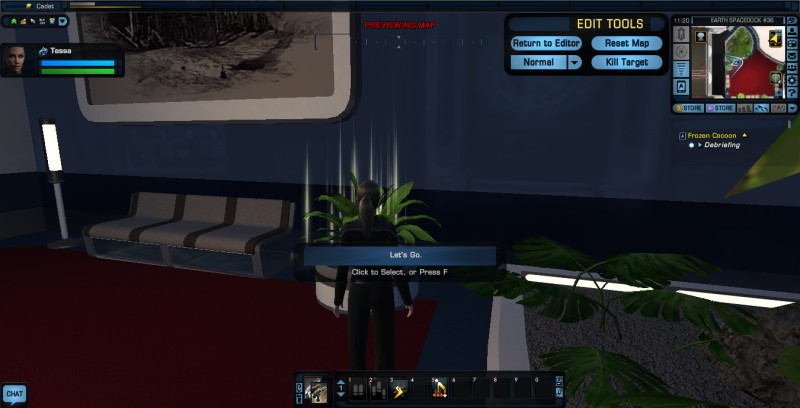Reset the map with Reset Map
Screen dimensions: 800x408
coord(627,44)
